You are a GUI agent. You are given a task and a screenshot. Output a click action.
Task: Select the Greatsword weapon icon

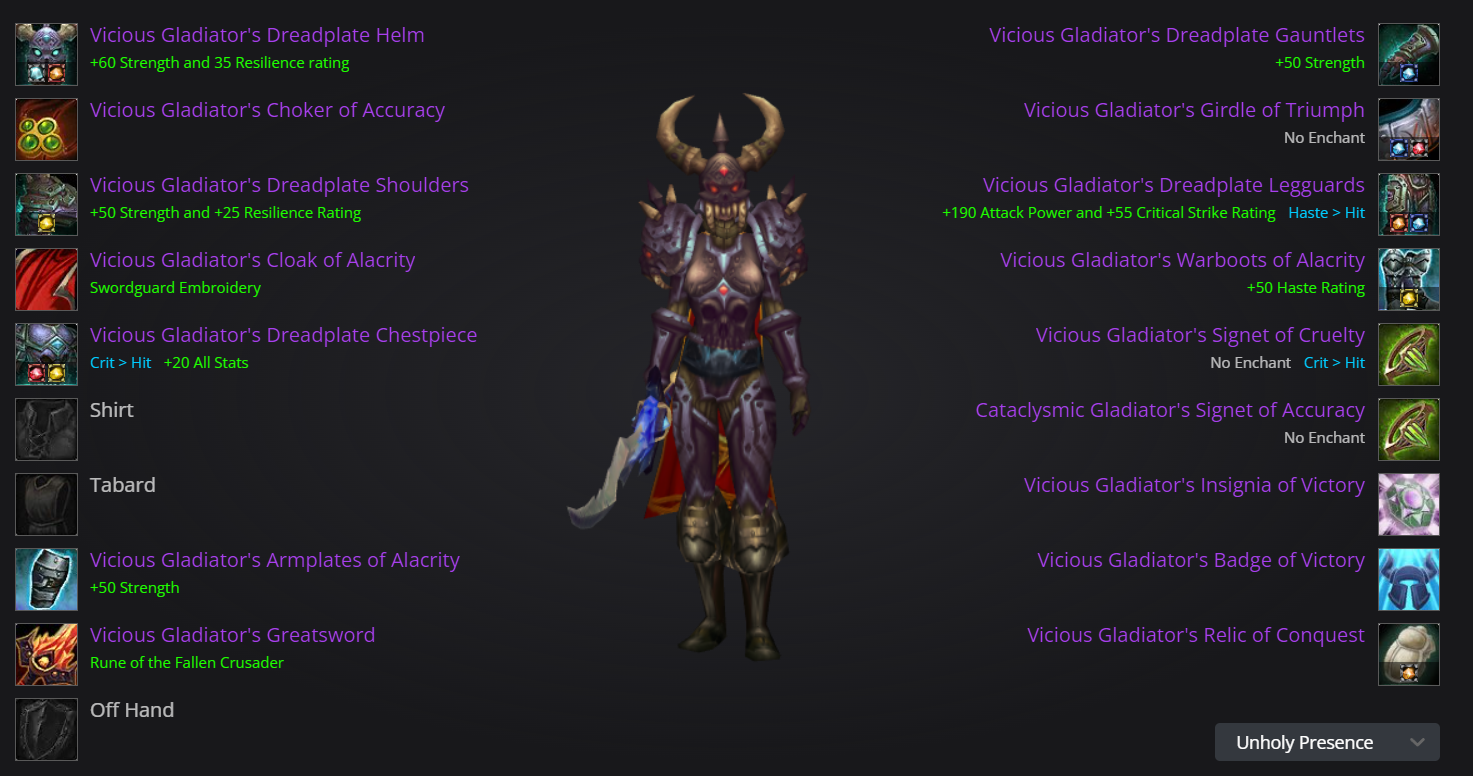click(46, 654)
